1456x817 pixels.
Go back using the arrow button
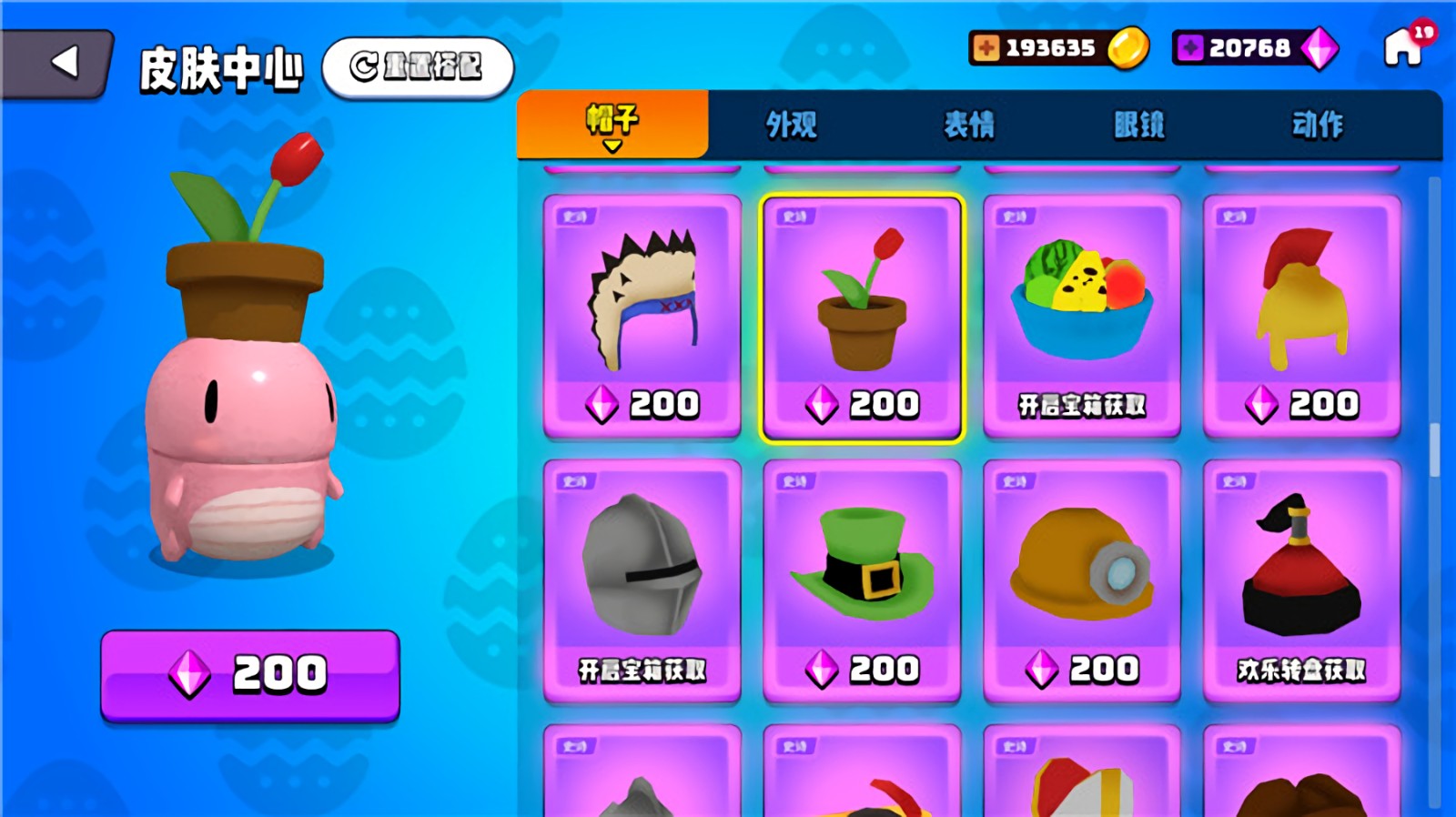tap(60, 63)
